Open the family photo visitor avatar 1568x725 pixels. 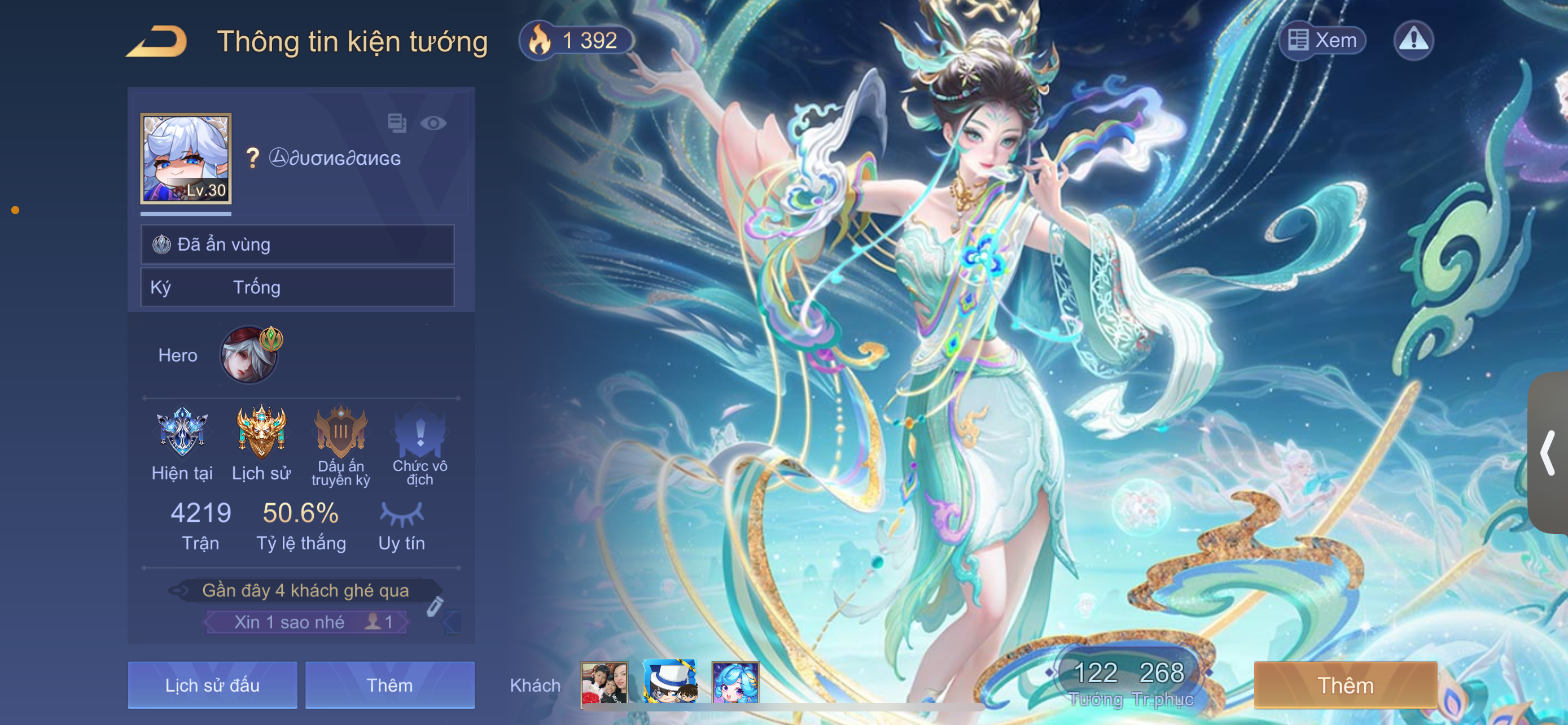[604, 683]
